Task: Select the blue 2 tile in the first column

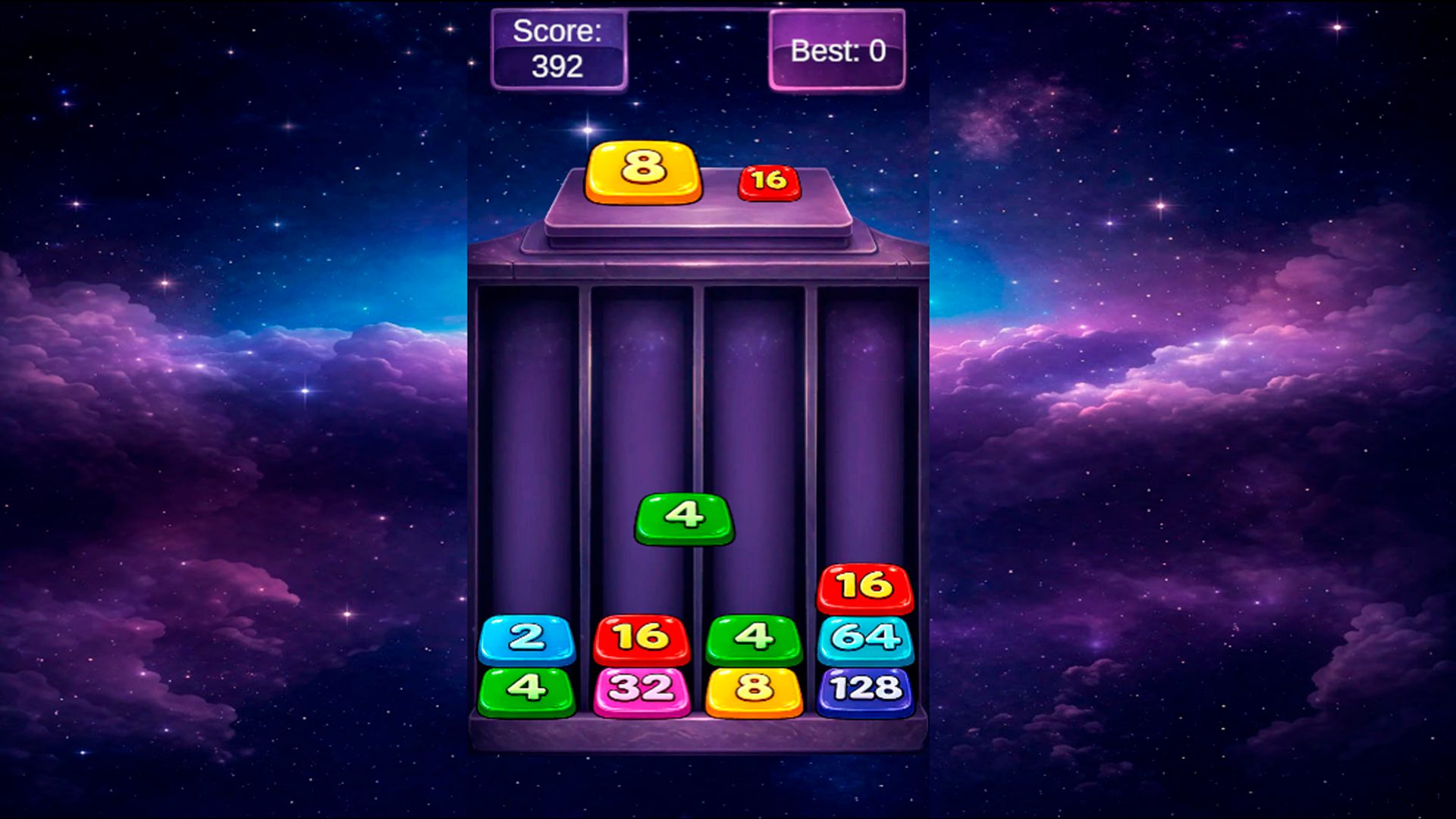Action: (529, 639)
